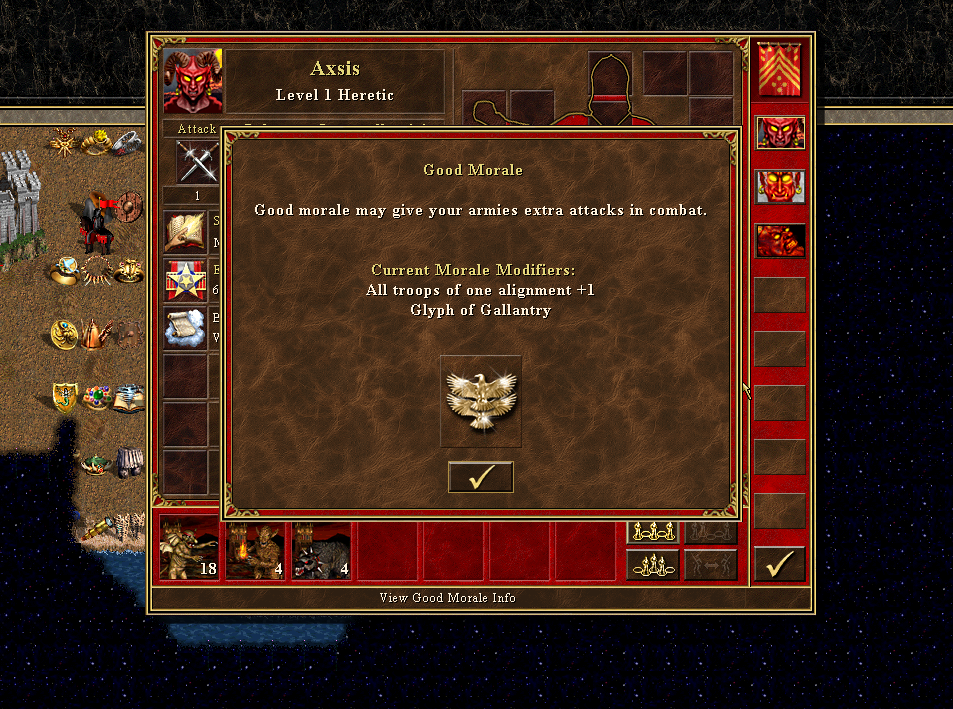
Task: Switch to the first red demon hero portrait
Action: (780, 133)
